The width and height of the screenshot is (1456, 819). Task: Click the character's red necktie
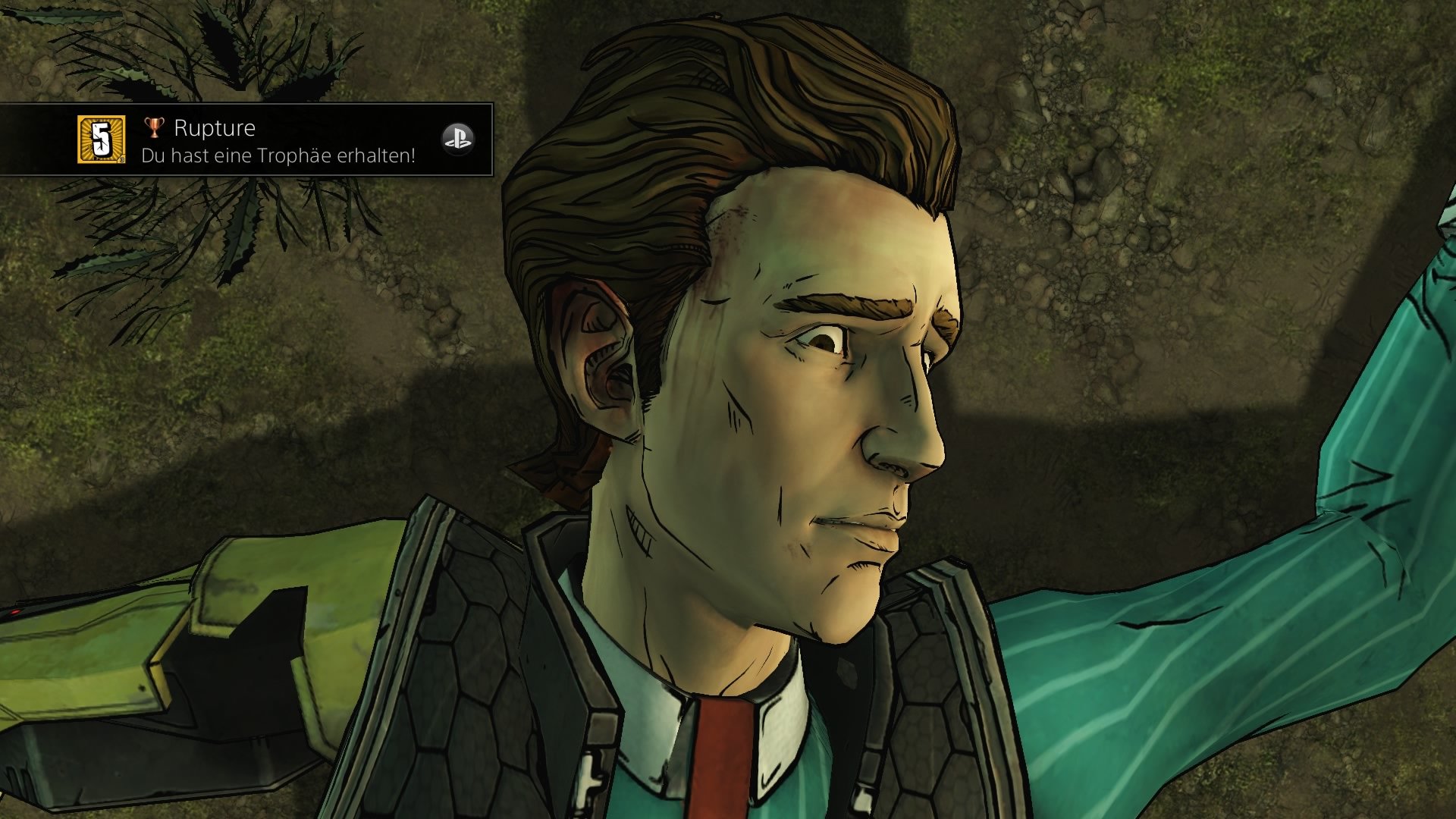pos(720,751)
